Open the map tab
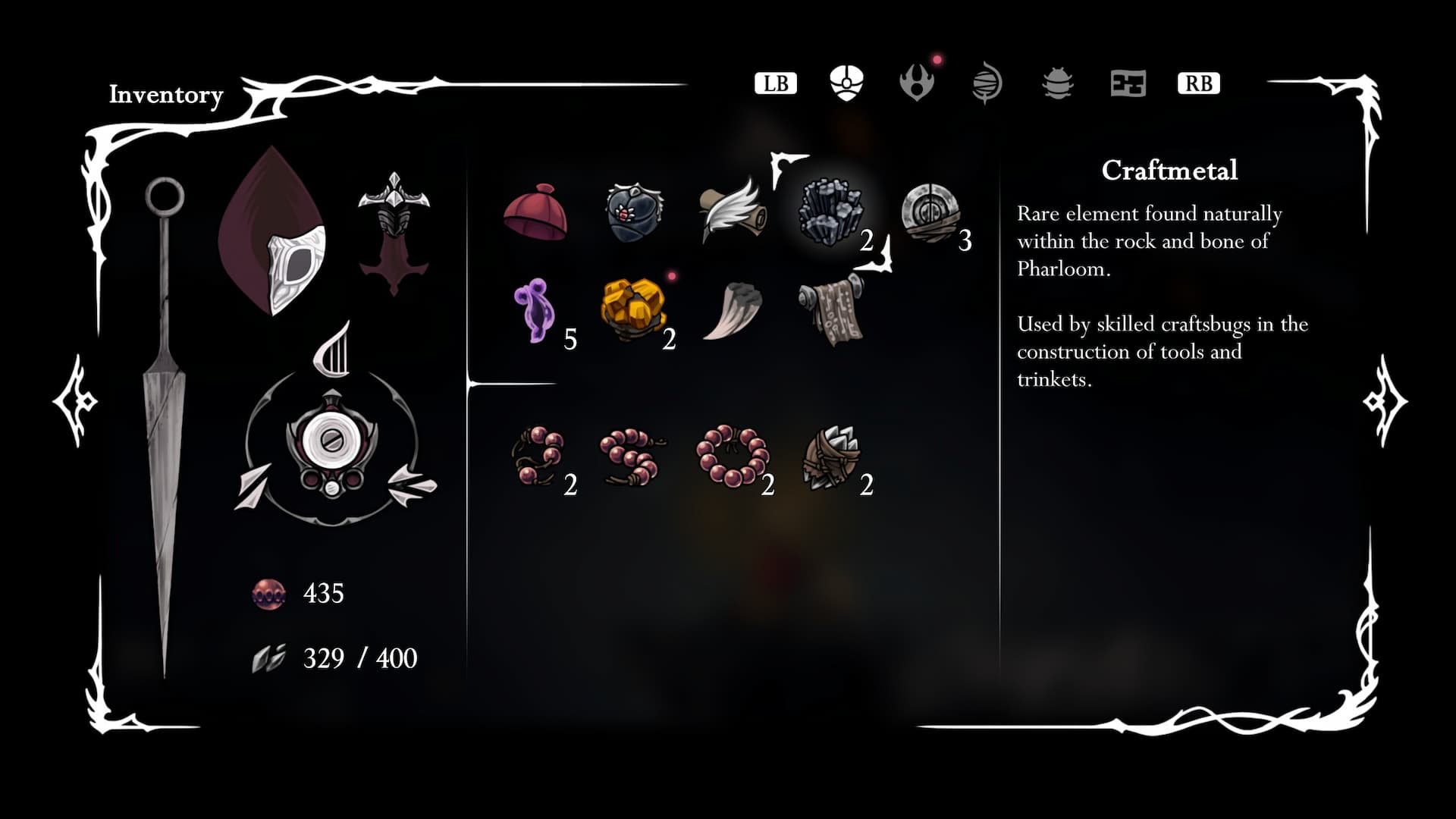The width and height of the screenshot is (1456, 819). click(1128, 83)
